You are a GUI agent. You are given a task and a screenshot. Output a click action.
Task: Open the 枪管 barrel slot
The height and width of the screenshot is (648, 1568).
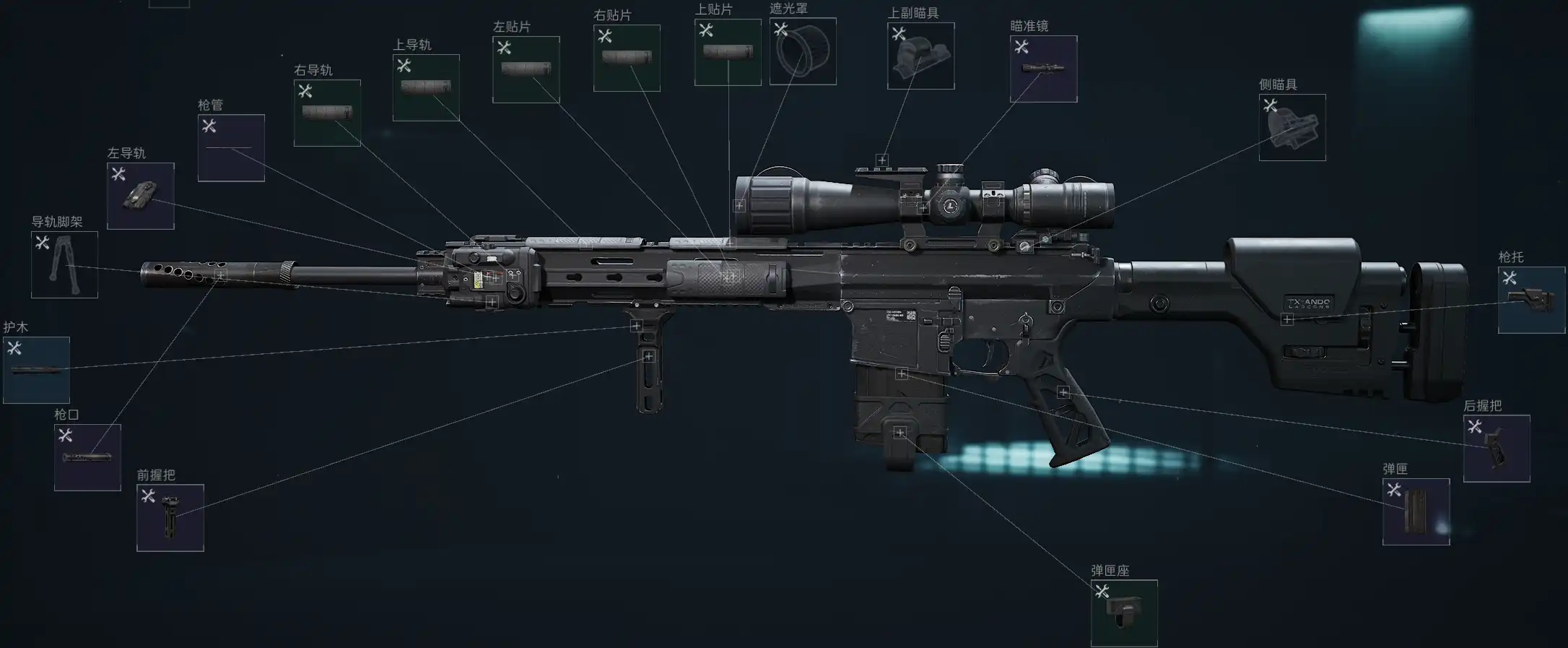tap(231, 148)
